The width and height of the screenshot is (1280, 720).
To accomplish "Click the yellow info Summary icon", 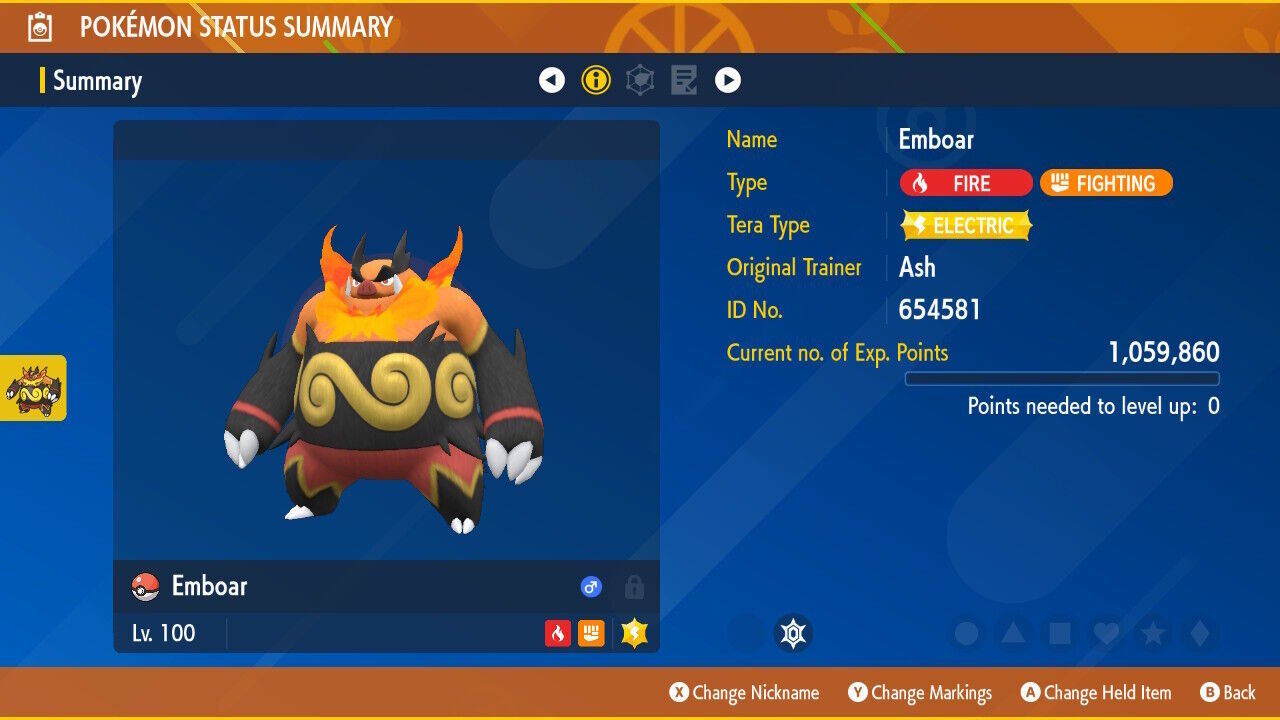I will [x=596, y=79].
